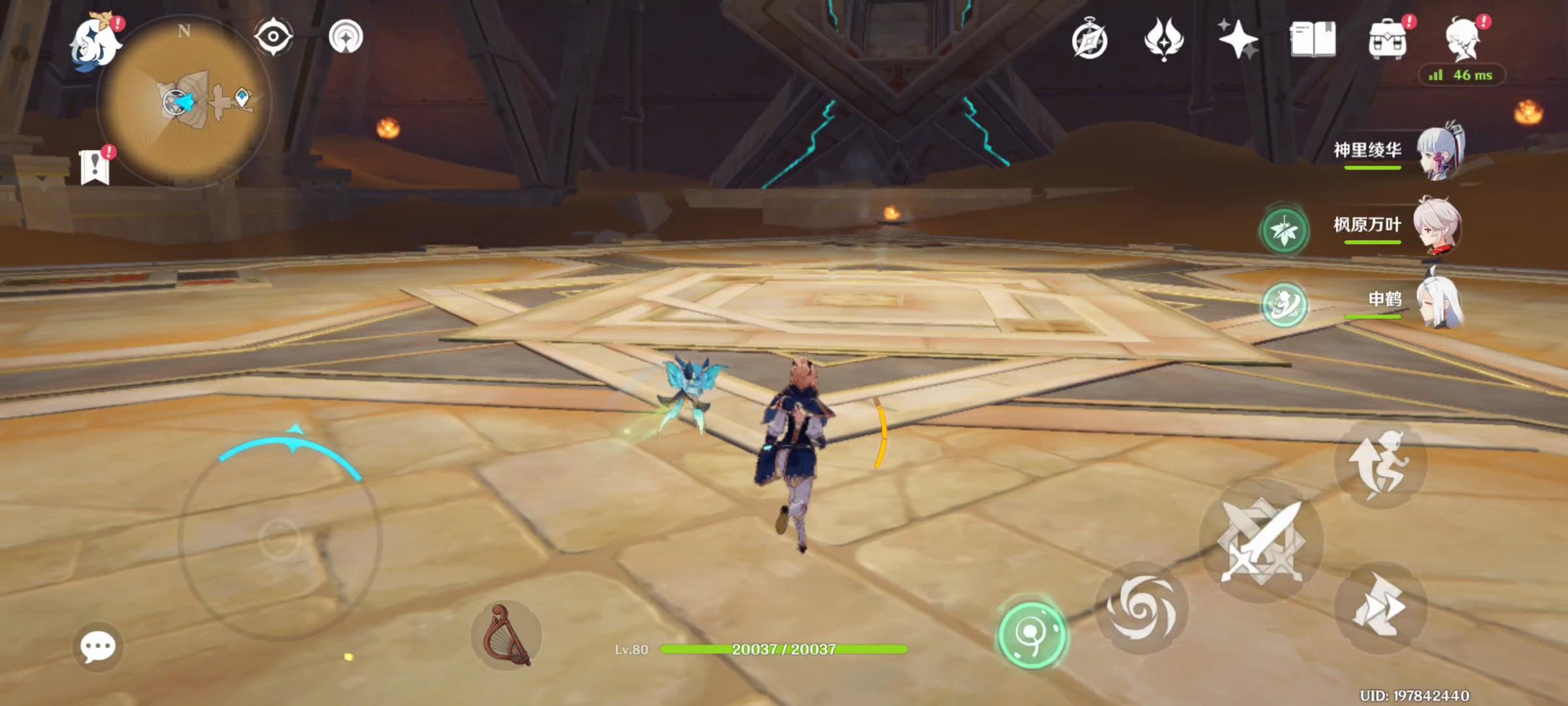
Task: Open the Paimon menu
Action: coord(97,42)
